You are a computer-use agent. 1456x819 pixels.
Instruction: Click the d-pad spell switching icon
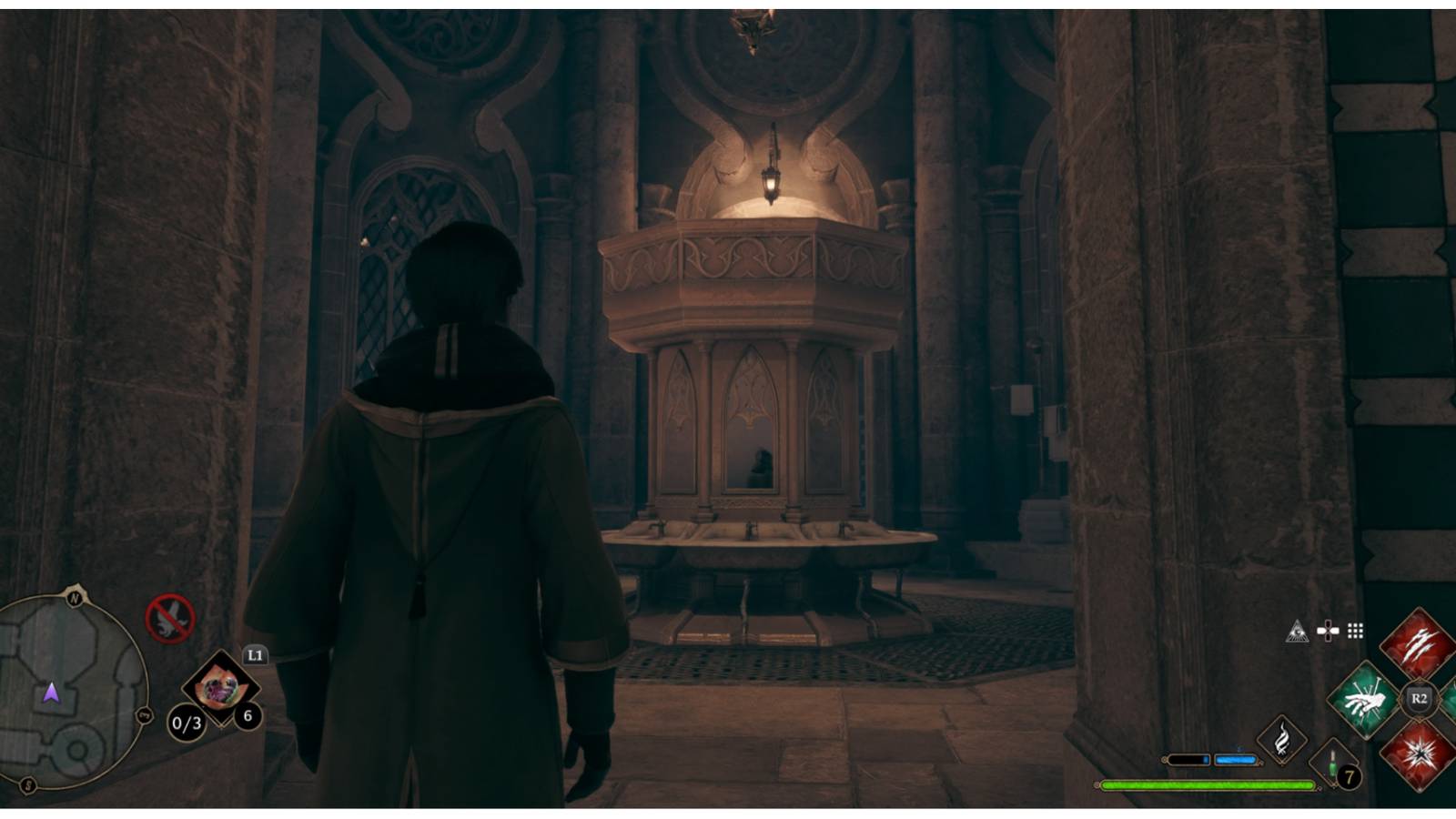tap(1328, 631)
